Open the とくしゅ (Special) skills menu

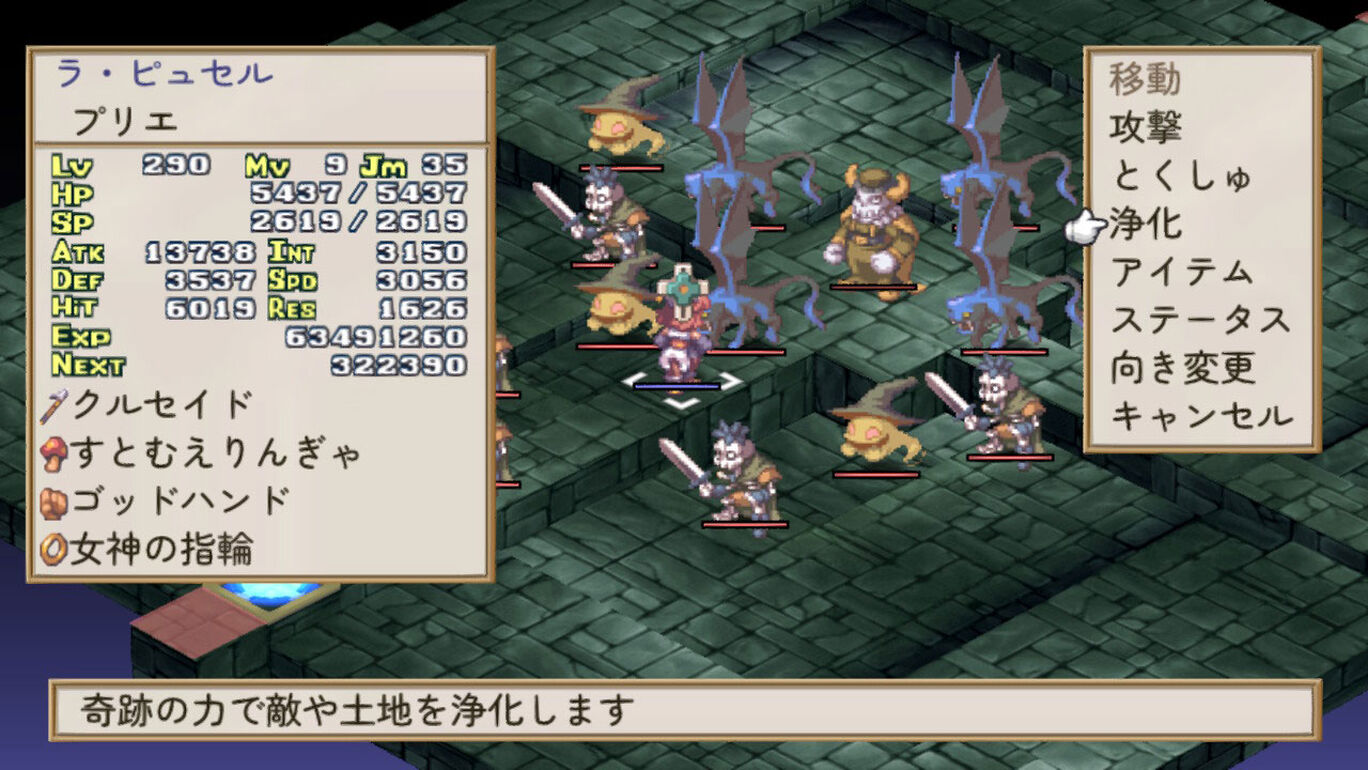pos(1180,176)
